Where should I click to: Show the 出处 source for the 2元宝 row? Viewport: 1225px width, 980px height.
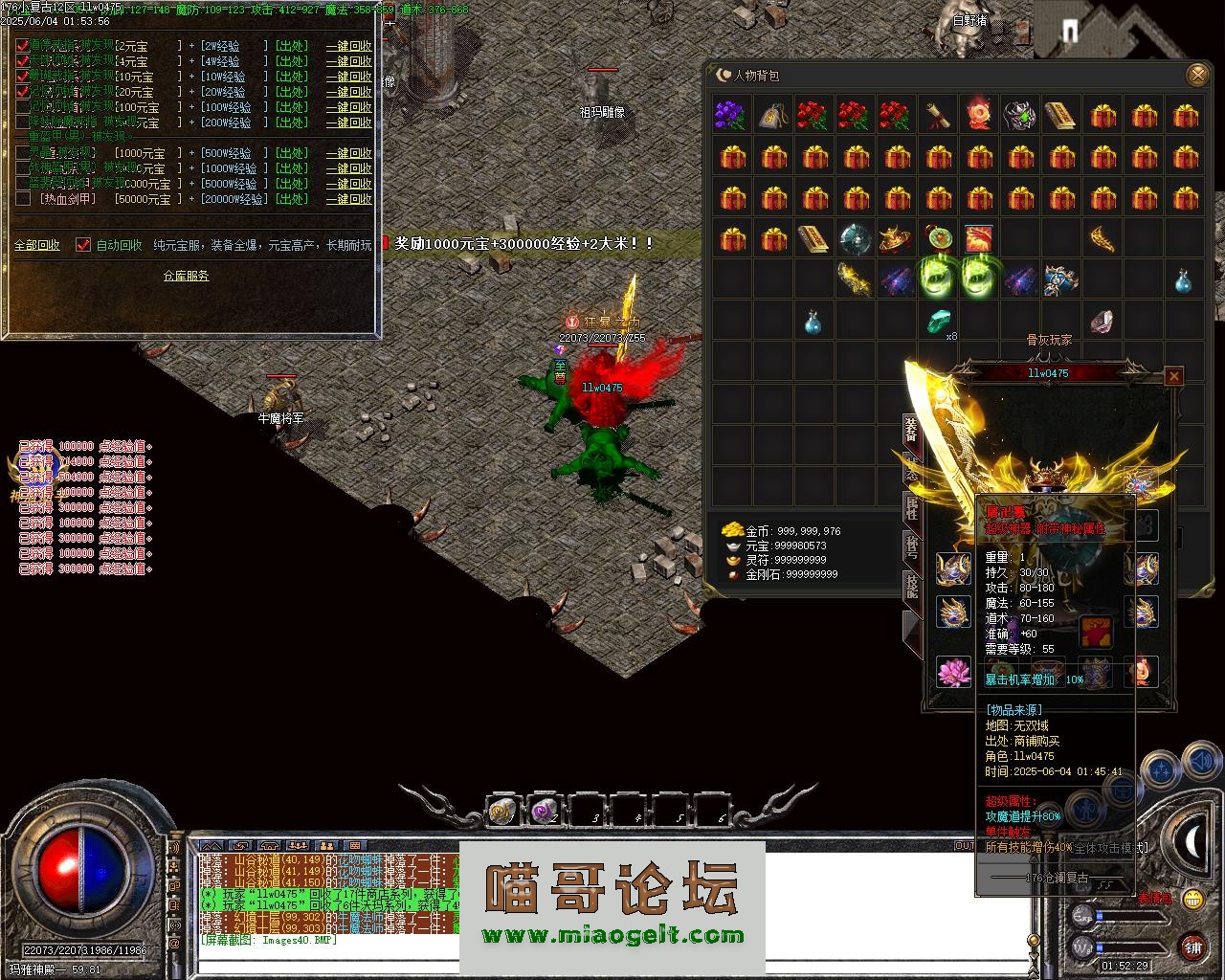point(292,46)
